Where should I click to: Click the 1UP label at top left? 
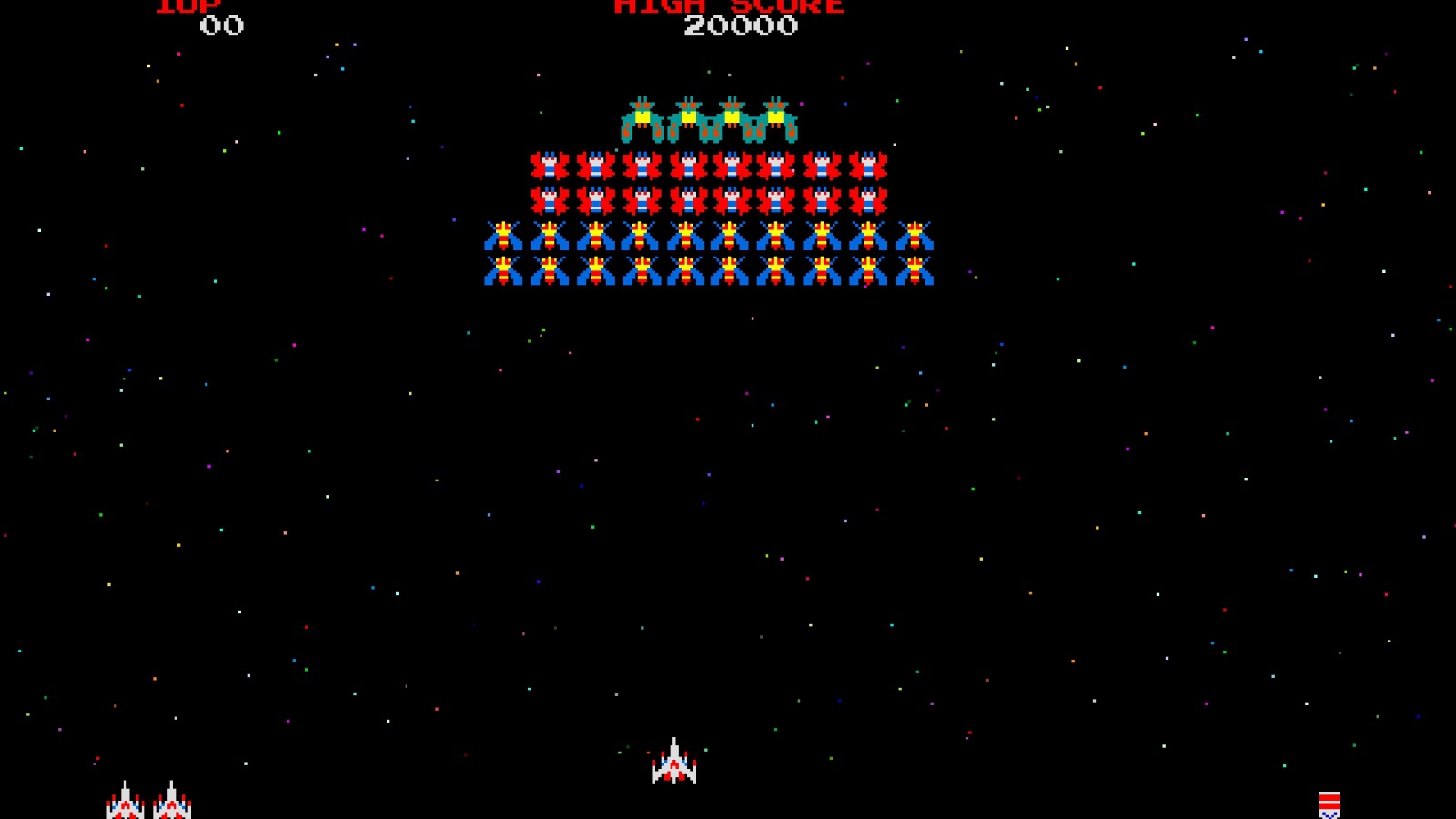click(187, 7)
